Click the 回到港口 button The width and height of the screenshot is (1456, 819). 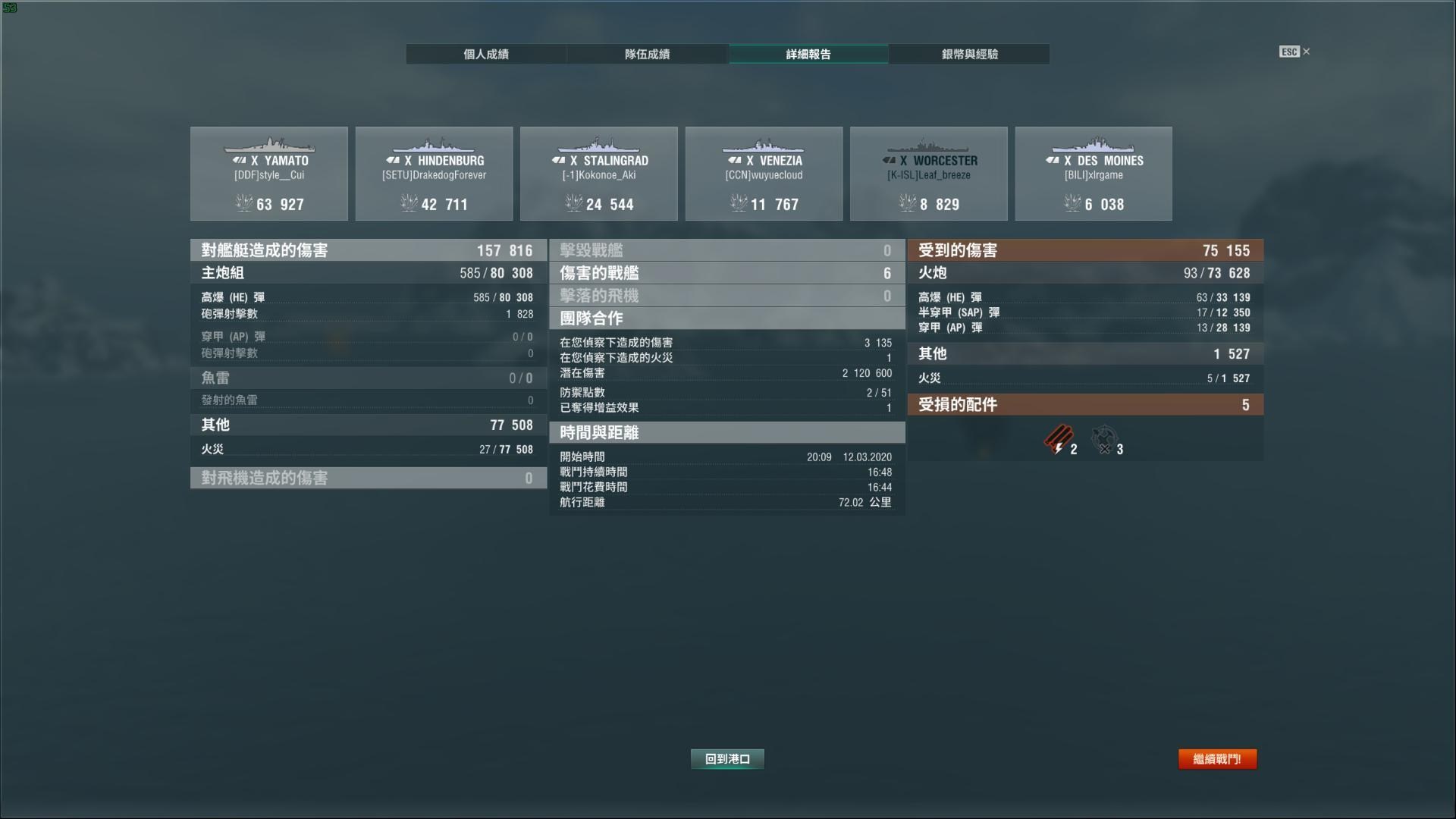(x=726, y=758)
